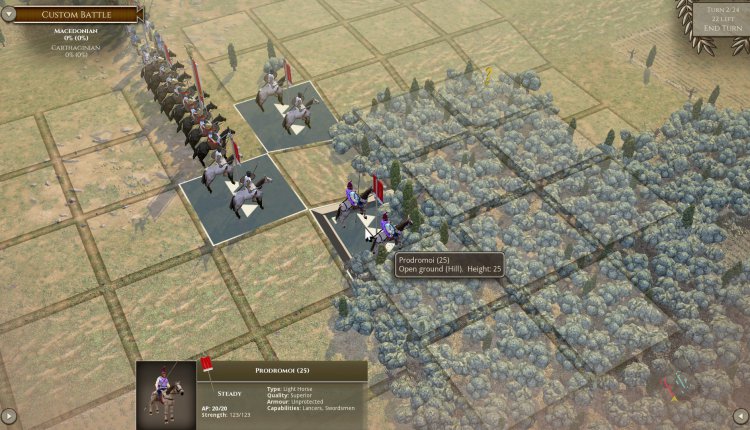Select the Prodromoi cavalry with purple riders
This screenshot has height=430, width=750.
365,213
